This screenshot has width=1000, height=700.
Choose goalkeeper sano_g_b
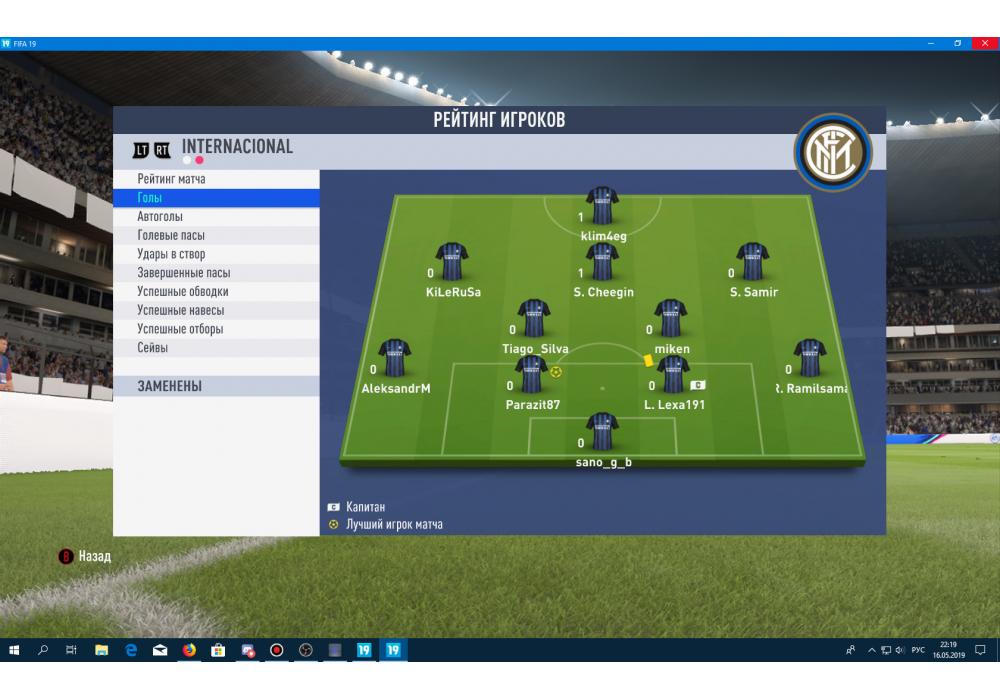(603, 432)
